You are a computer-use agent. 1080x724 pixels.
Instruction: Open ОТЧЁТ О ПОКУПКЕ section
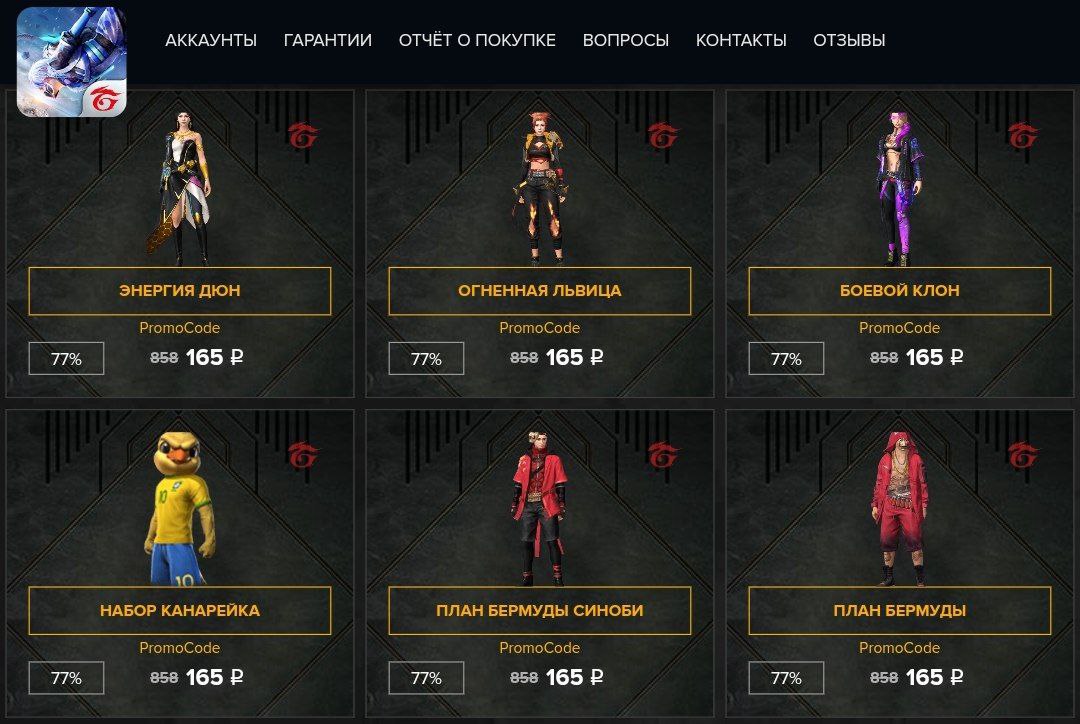pyautogui.click(x=477, y=40)
